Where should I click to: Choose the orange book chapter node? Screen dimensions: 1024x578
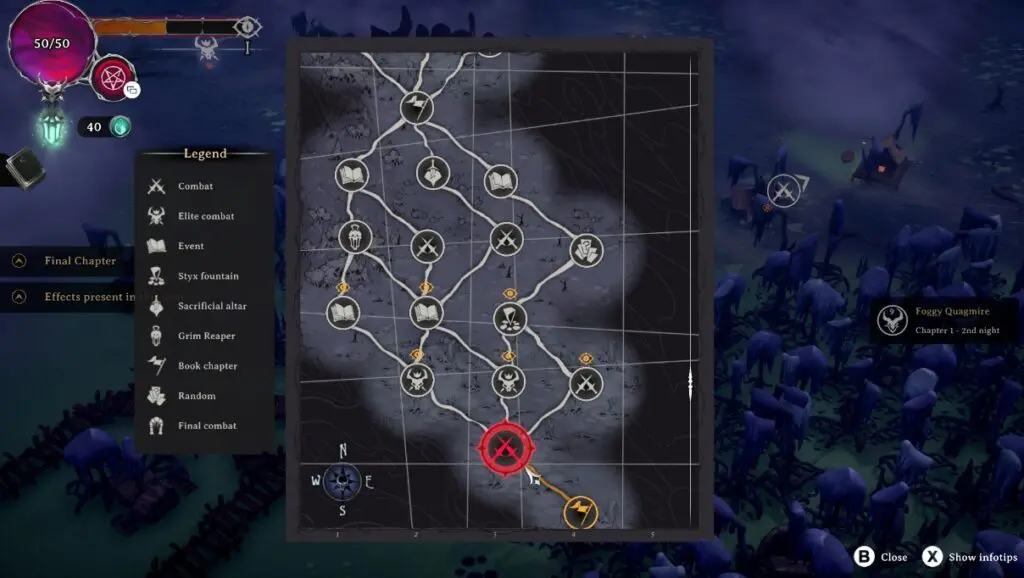point(580,514)
